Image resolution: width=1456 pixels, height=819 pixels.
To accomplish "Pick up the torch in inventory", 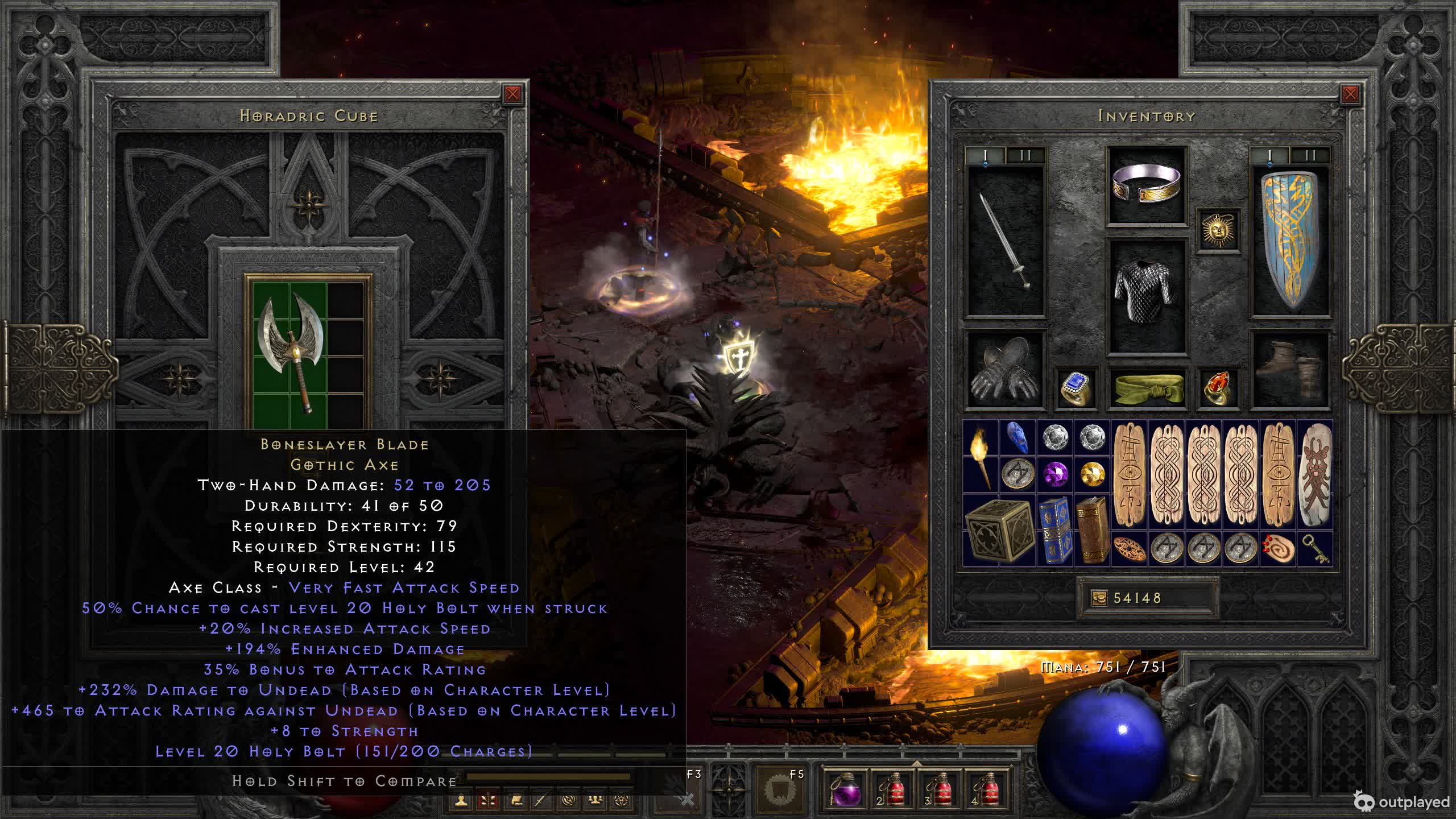I will [981, 457].
